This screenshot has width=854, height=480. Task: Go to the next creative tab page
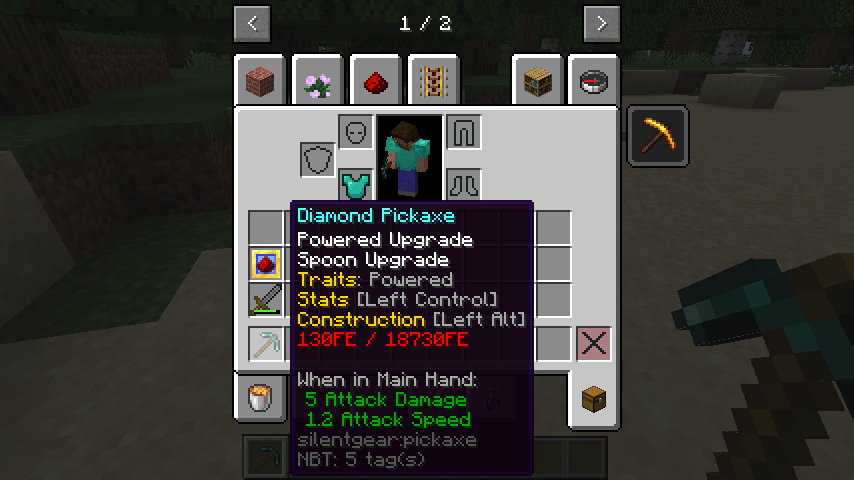[601, 23]
